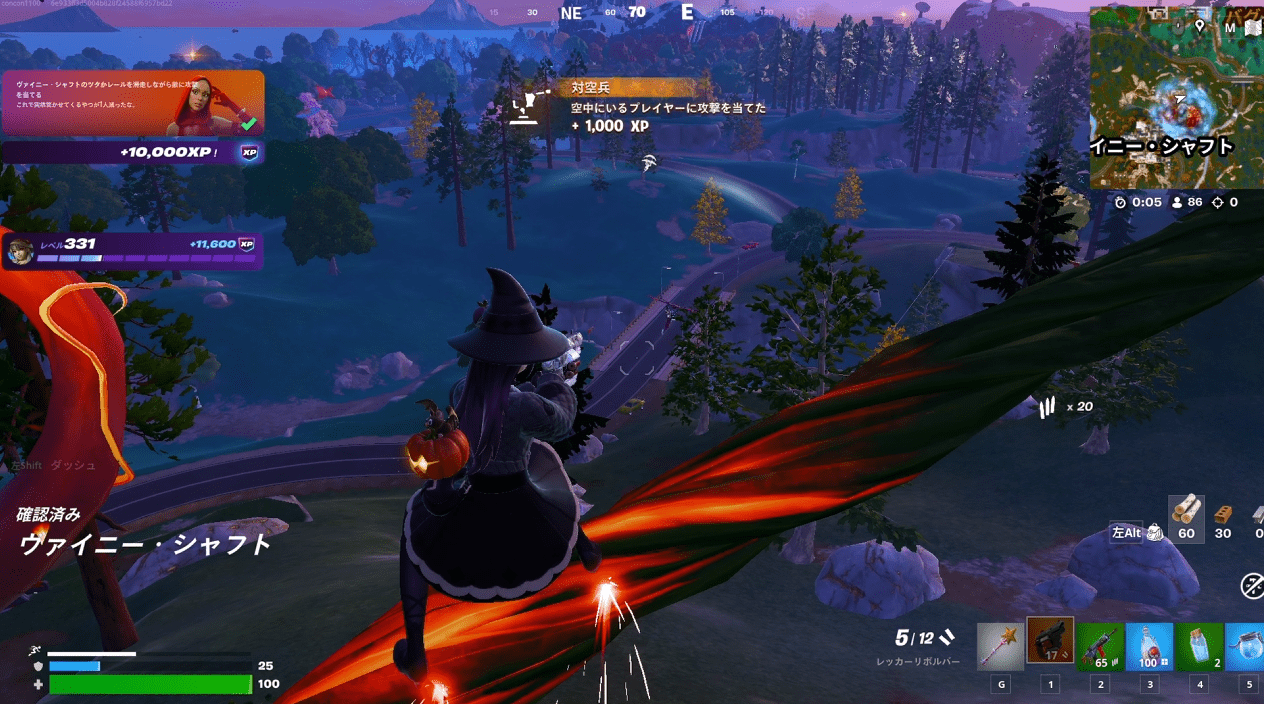Select the wood building material
Screen dimensions: 1264x704
tap(1186, 512)
